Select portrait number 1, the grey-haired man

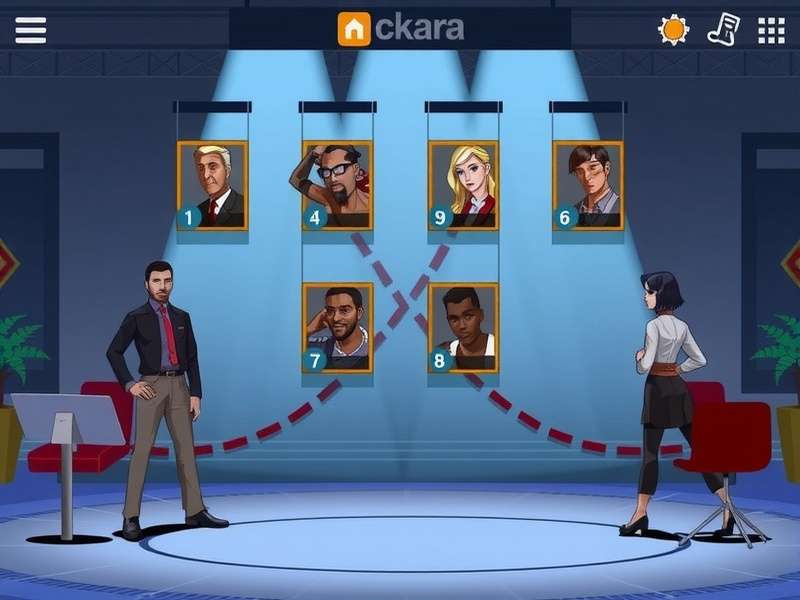(212, 186)
